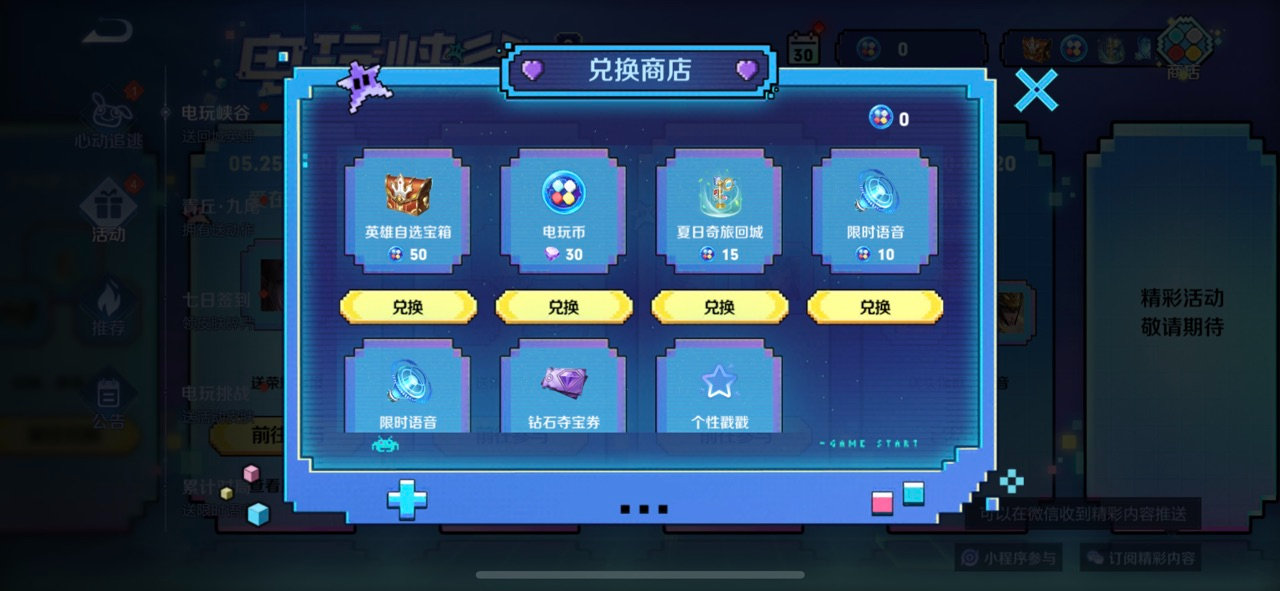Exchange diamonds for 电玩币 coins
The image size is (1280, 591).
coord(564,307)
